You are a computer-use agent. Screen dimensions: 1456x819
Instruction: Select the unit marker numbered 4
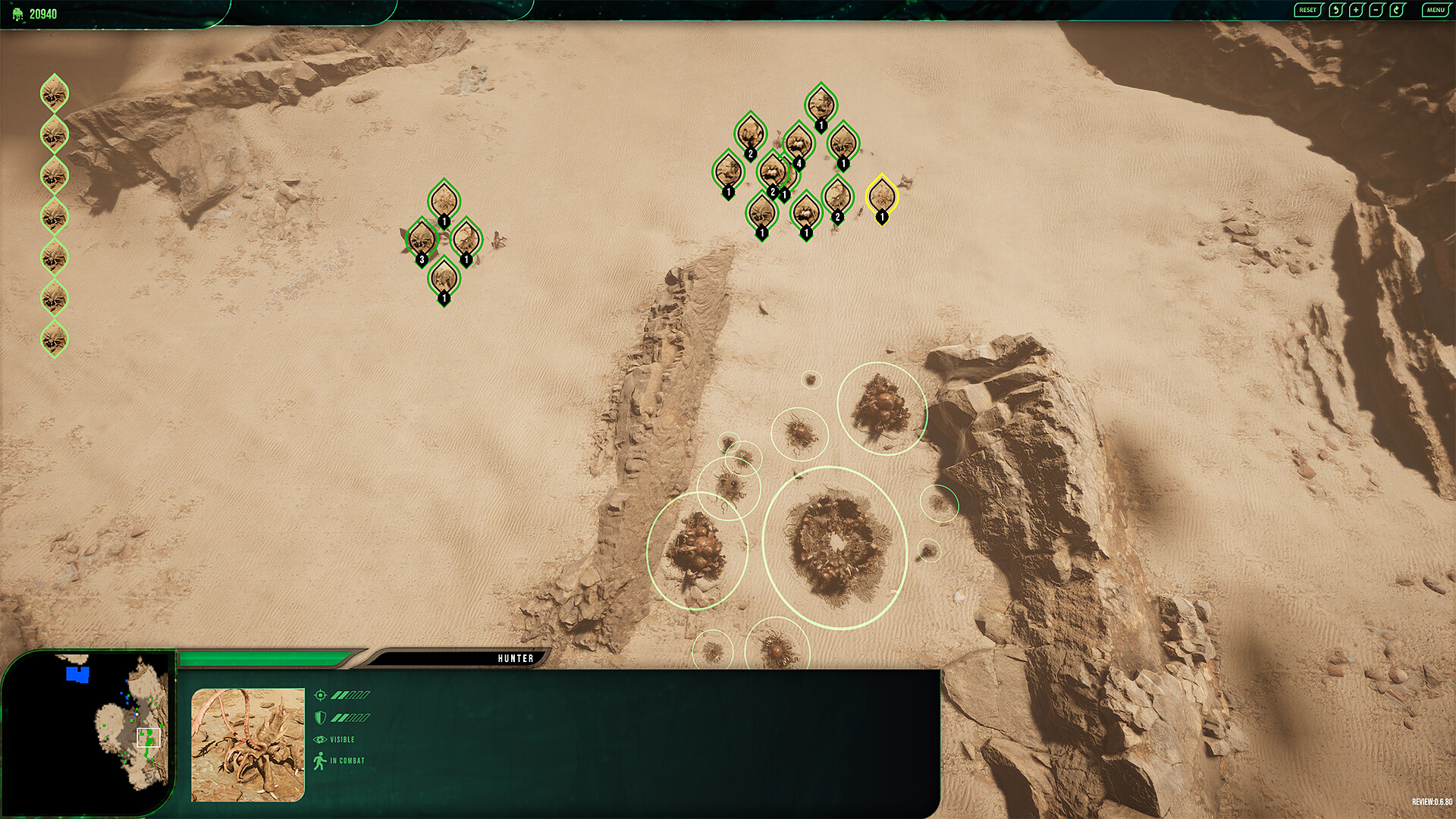tap(798, 142)
